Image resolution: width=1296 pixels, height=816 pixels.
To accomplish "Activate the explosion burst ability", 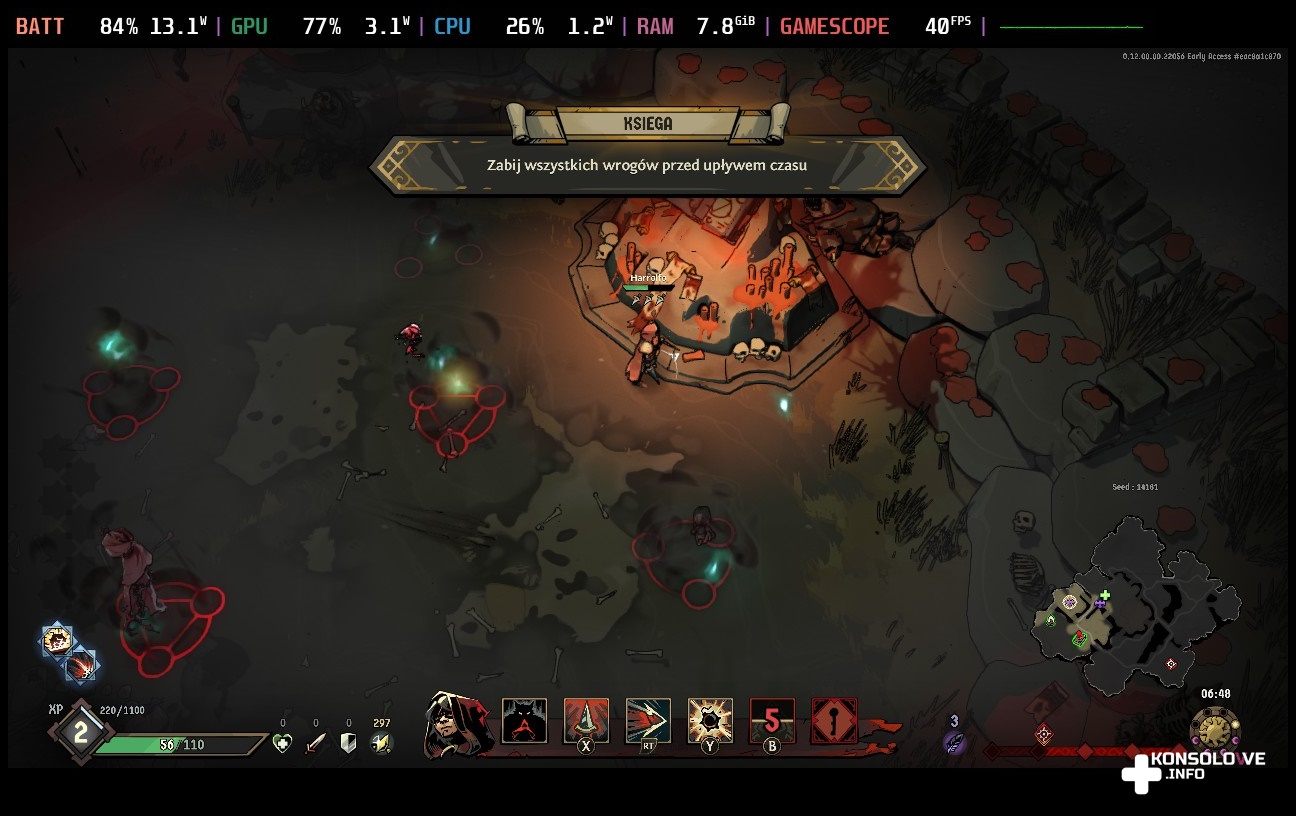I will click(710, 720).
